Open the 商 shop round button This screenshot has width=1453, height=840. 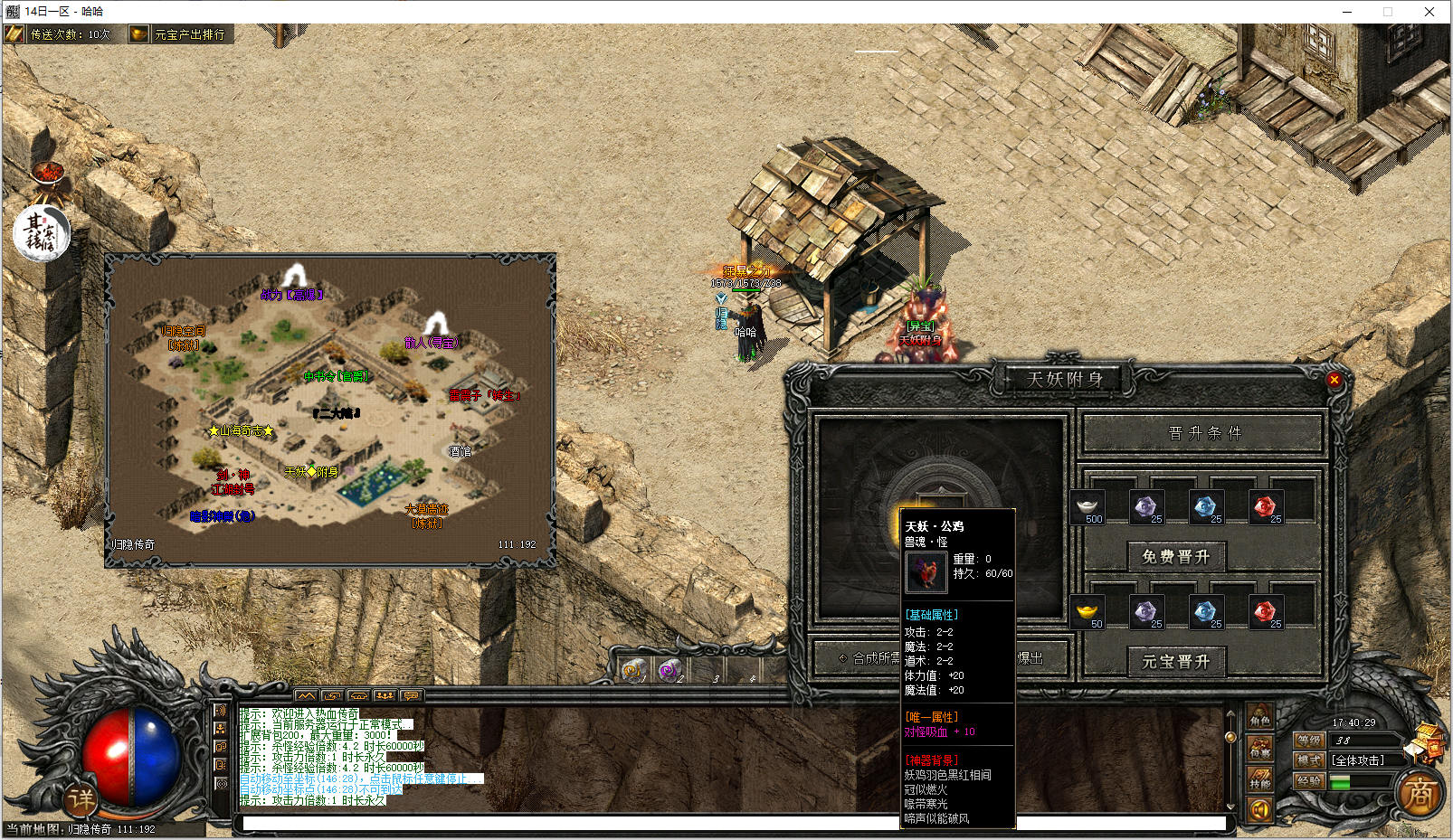(1420, 794)
